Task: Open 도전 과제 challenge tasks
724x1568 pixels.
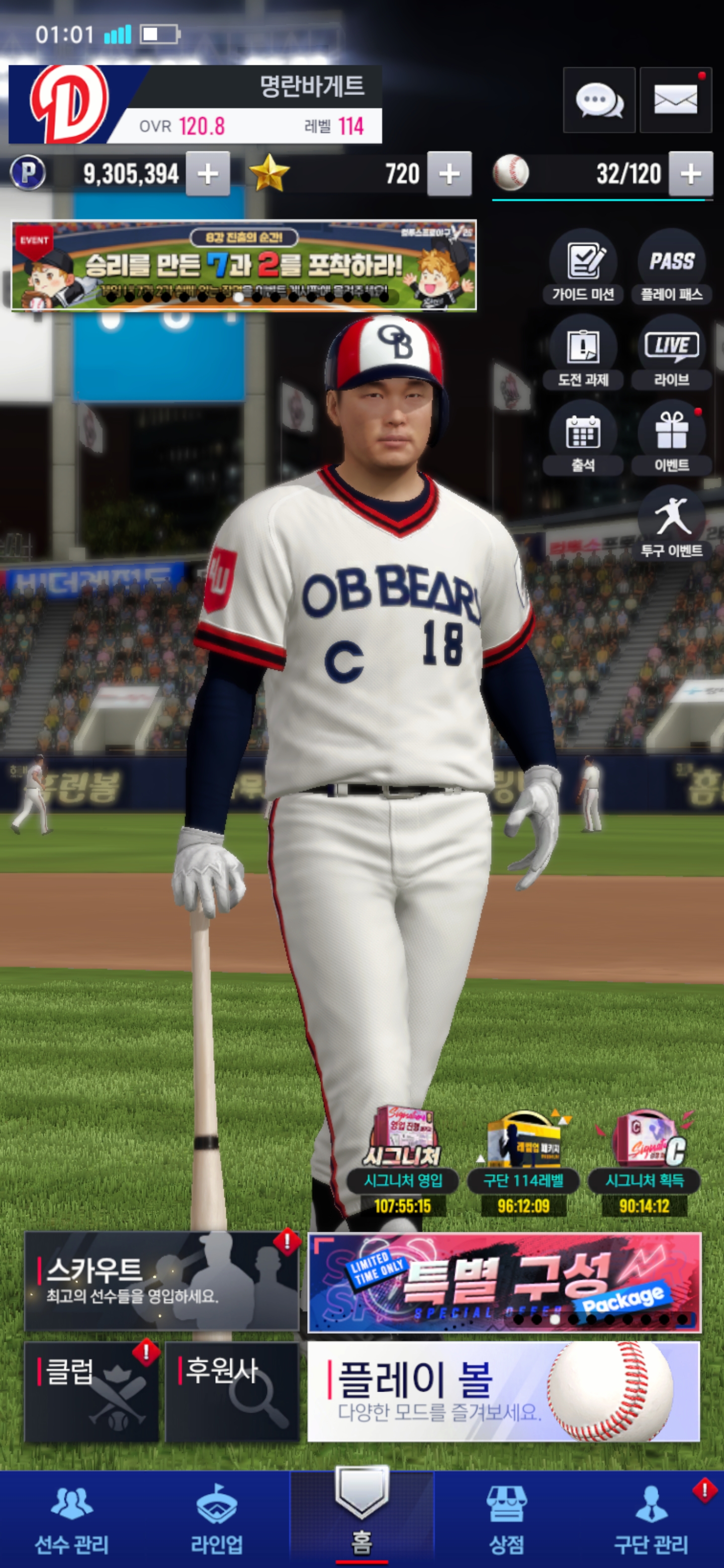Action: point(583,353)
